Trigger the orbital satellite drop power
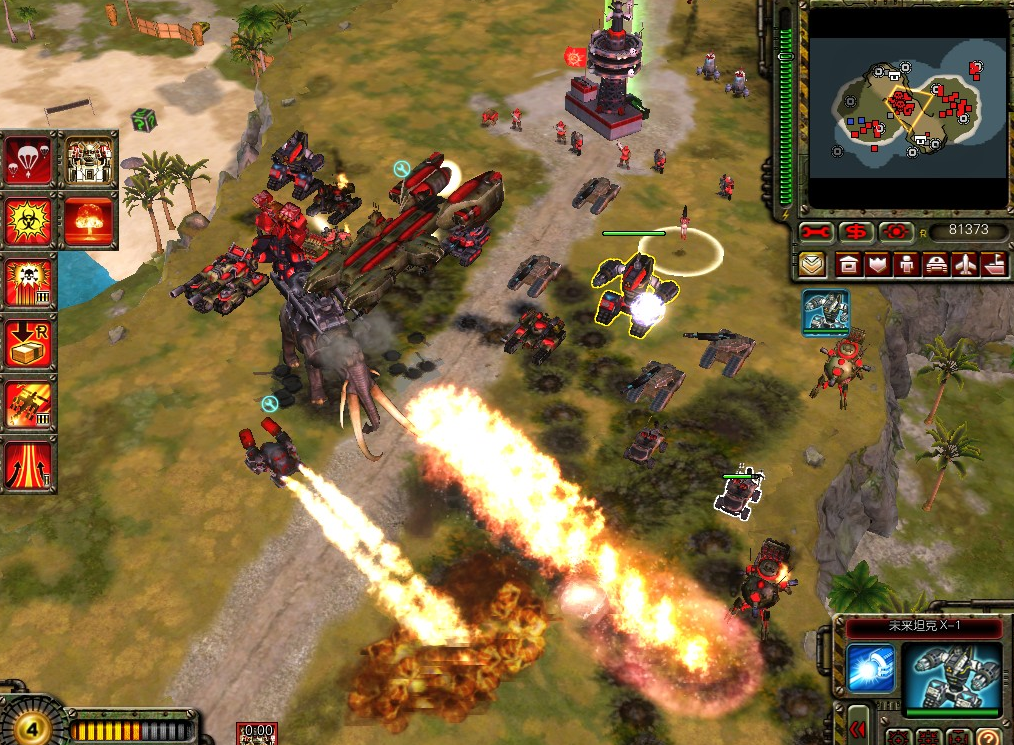 pyautogui.click(x=29, y=405)
